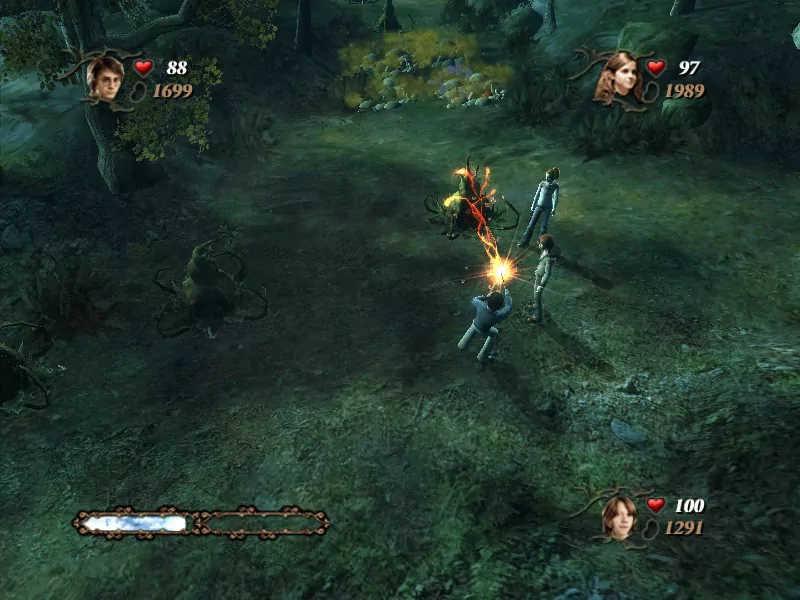Select Harry's character portrait
This screenshot has height=600, width=800.
pyautogui.click(x=105, y=77)
